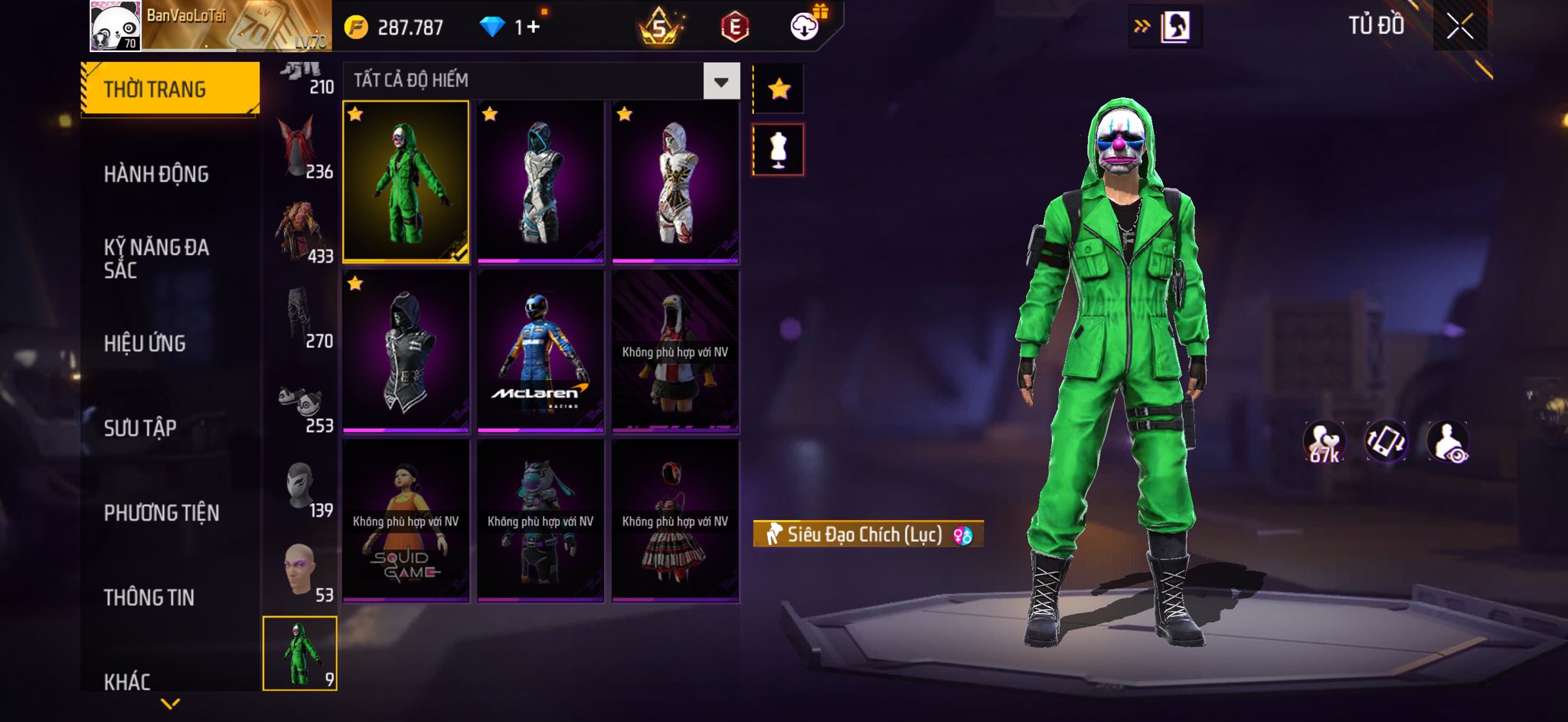Open the HIỆU ỨNG section

tap(145, 344)
